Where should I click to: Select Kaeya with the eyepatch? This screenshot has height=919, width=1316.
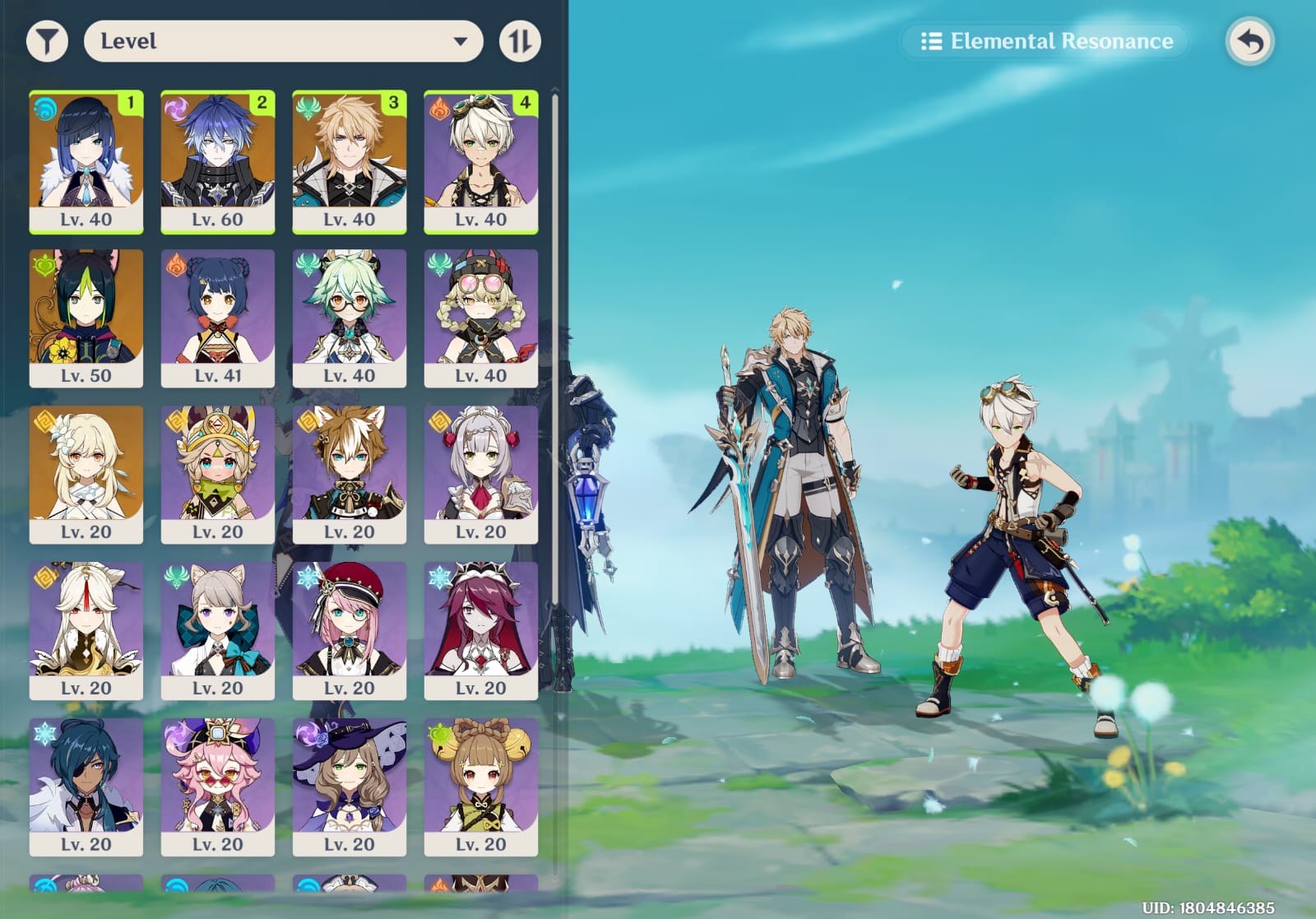pos(86,787)
